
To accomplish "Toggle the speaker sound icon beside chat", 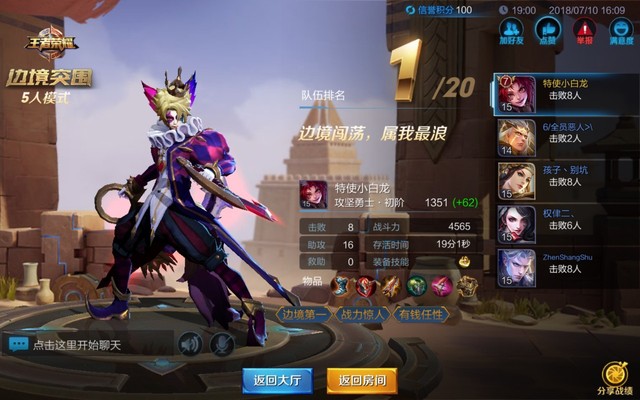I will (x=190, y=344).
